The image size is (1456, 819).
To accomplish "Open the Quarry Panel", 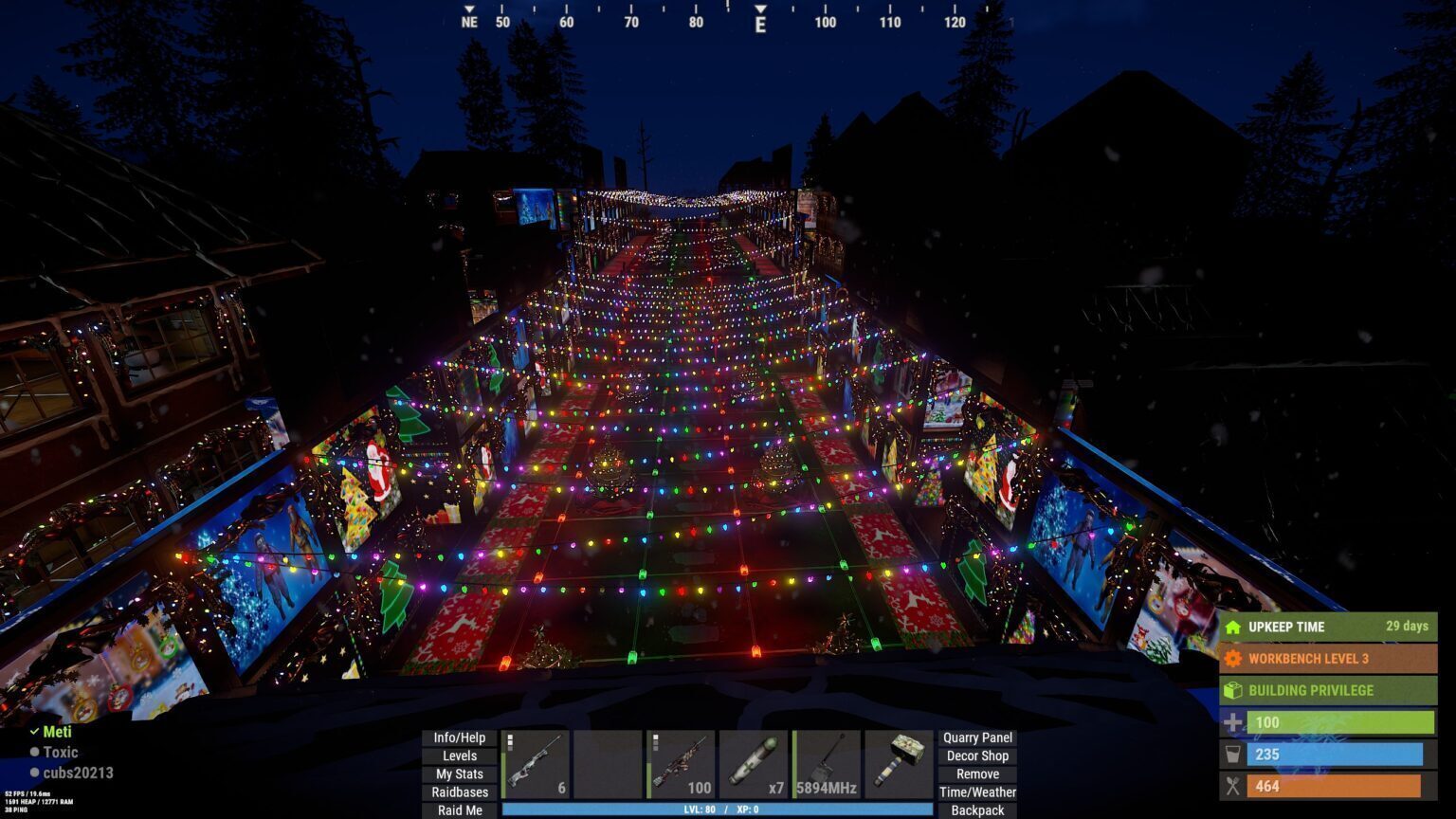I will click(978, 737).
